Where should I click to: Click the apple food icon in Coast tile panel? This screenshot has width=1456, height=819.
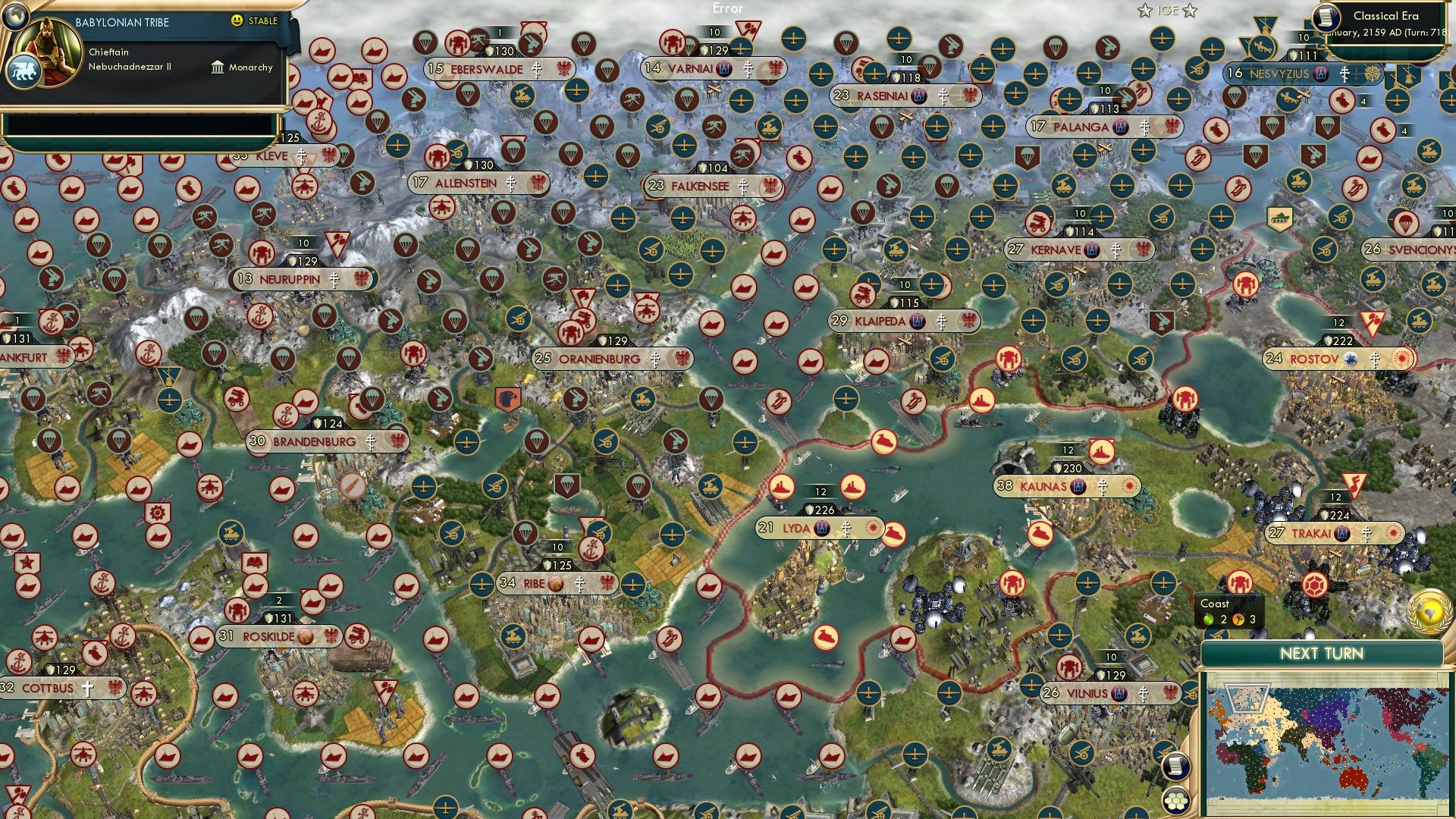click(1207, 620)
